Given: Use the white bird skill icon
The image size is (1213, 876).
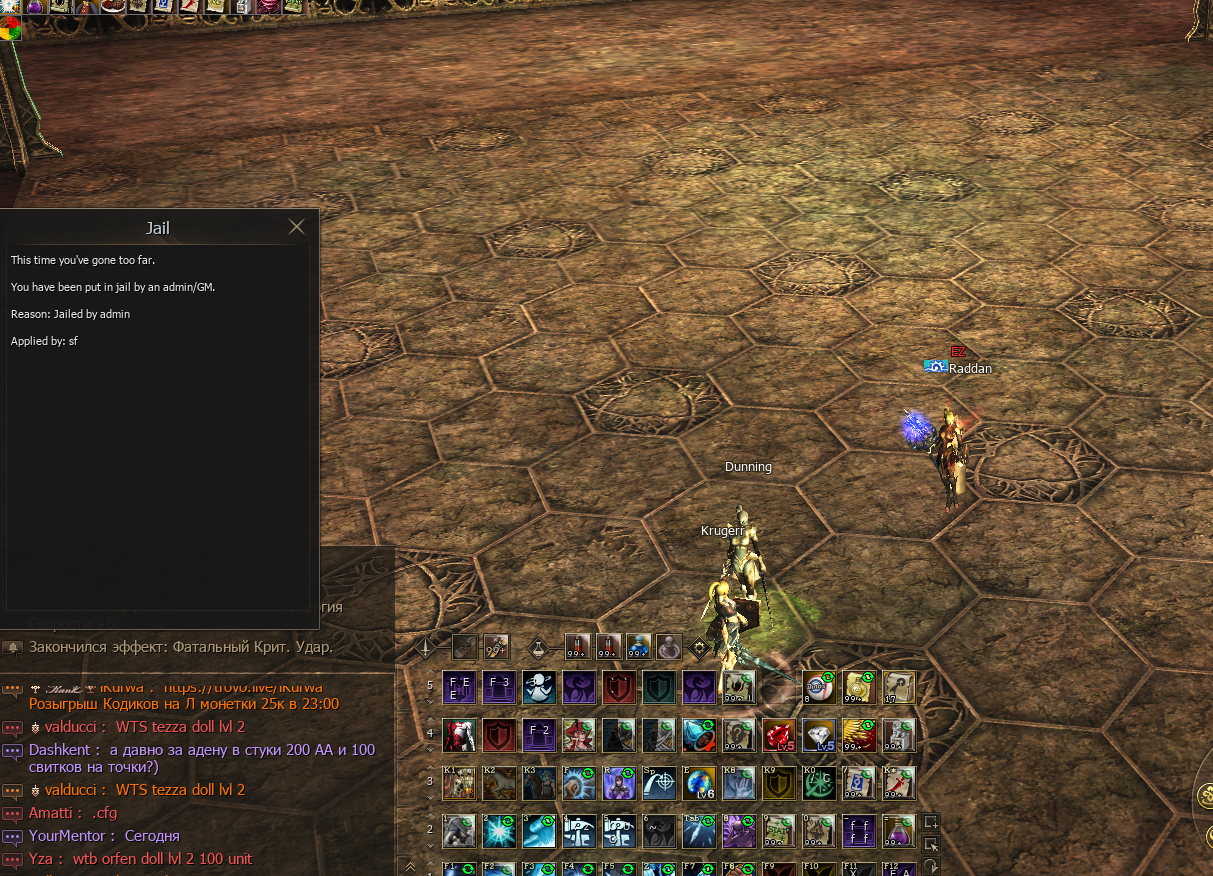Looking at the screenshot, I should point(538,687).
